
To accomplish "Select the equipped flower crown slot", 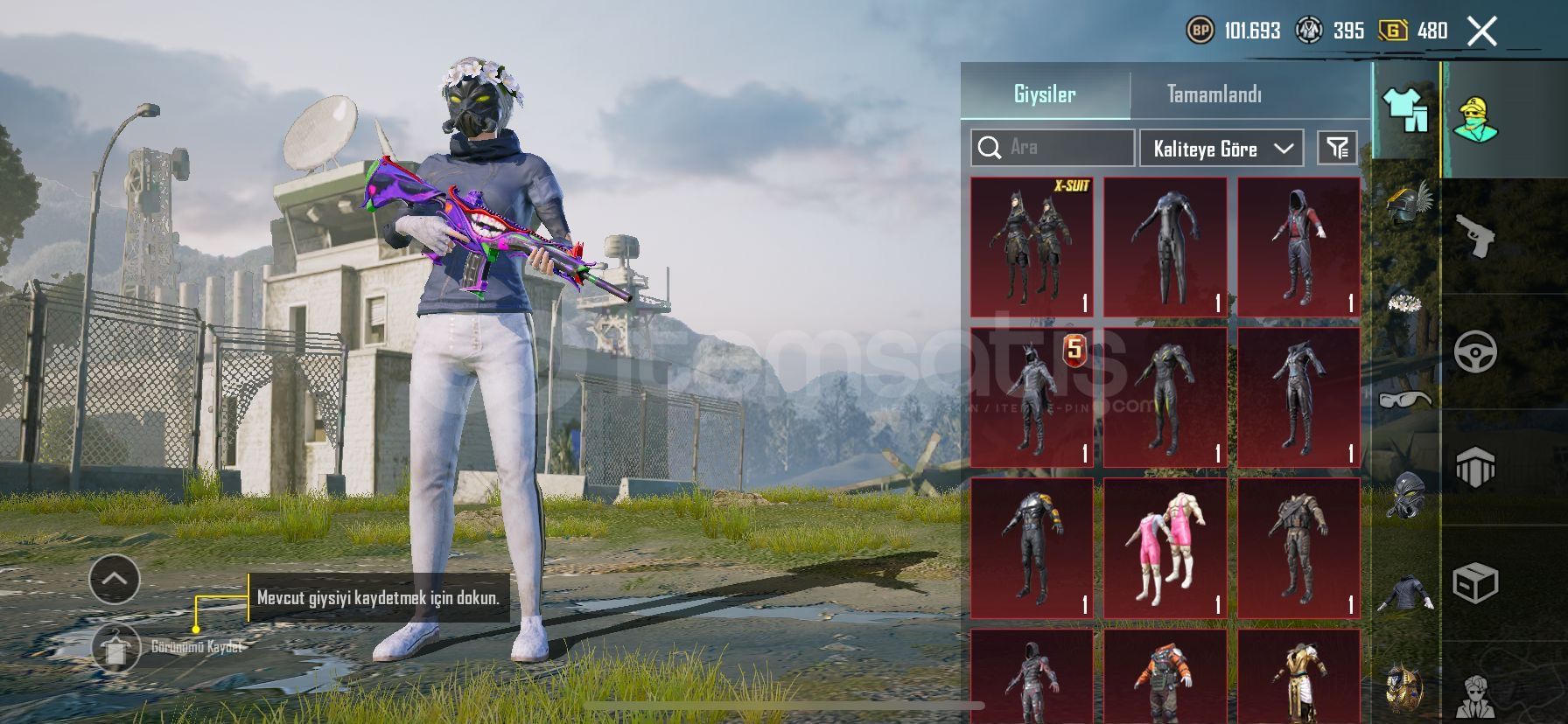I will pyautogui.click(x=1406, y=304).
